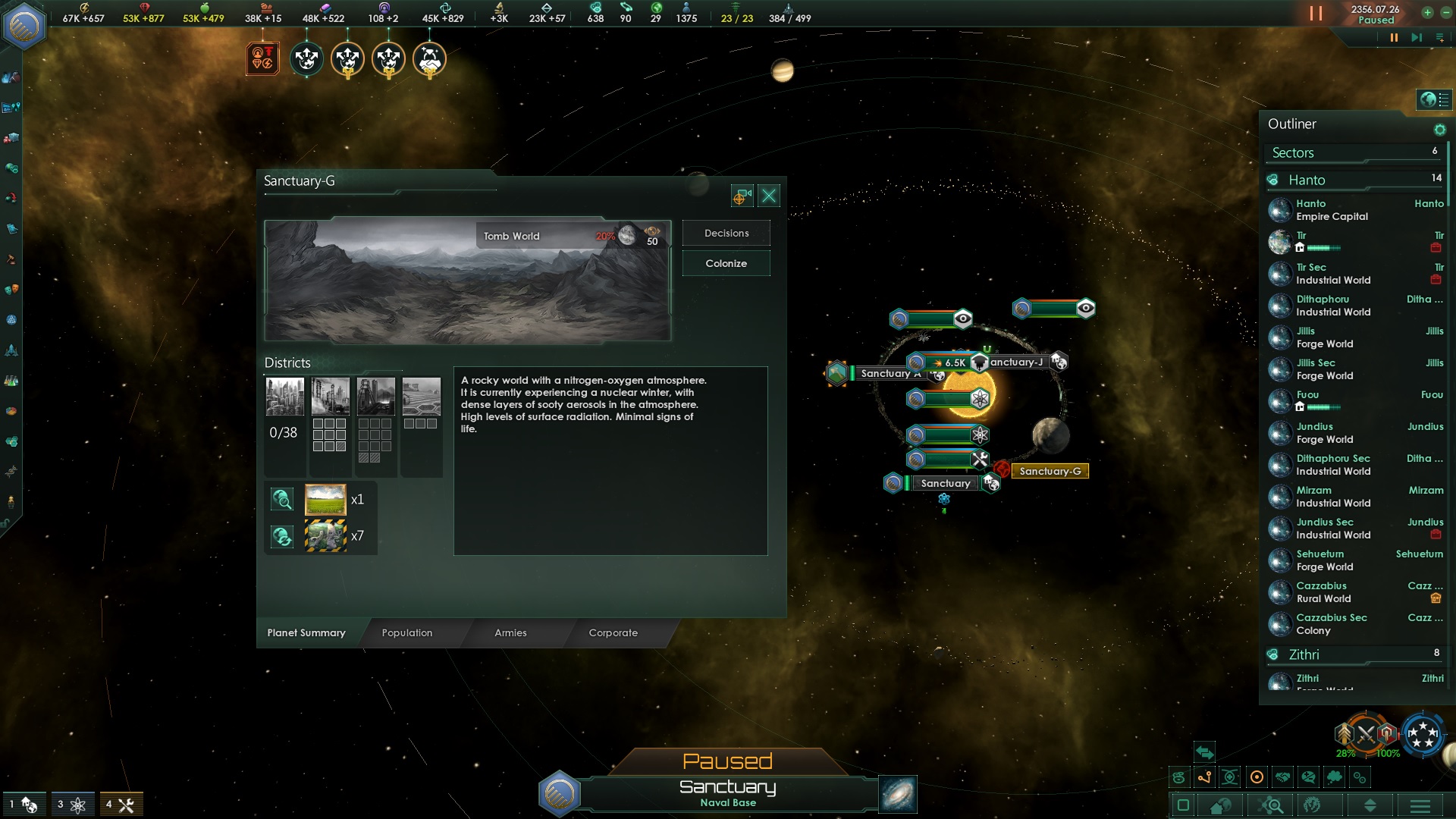The width and height of the screenshot is (1456, 819).
Task: Select control group 4 with wrench icon
Action: [121, 805]
